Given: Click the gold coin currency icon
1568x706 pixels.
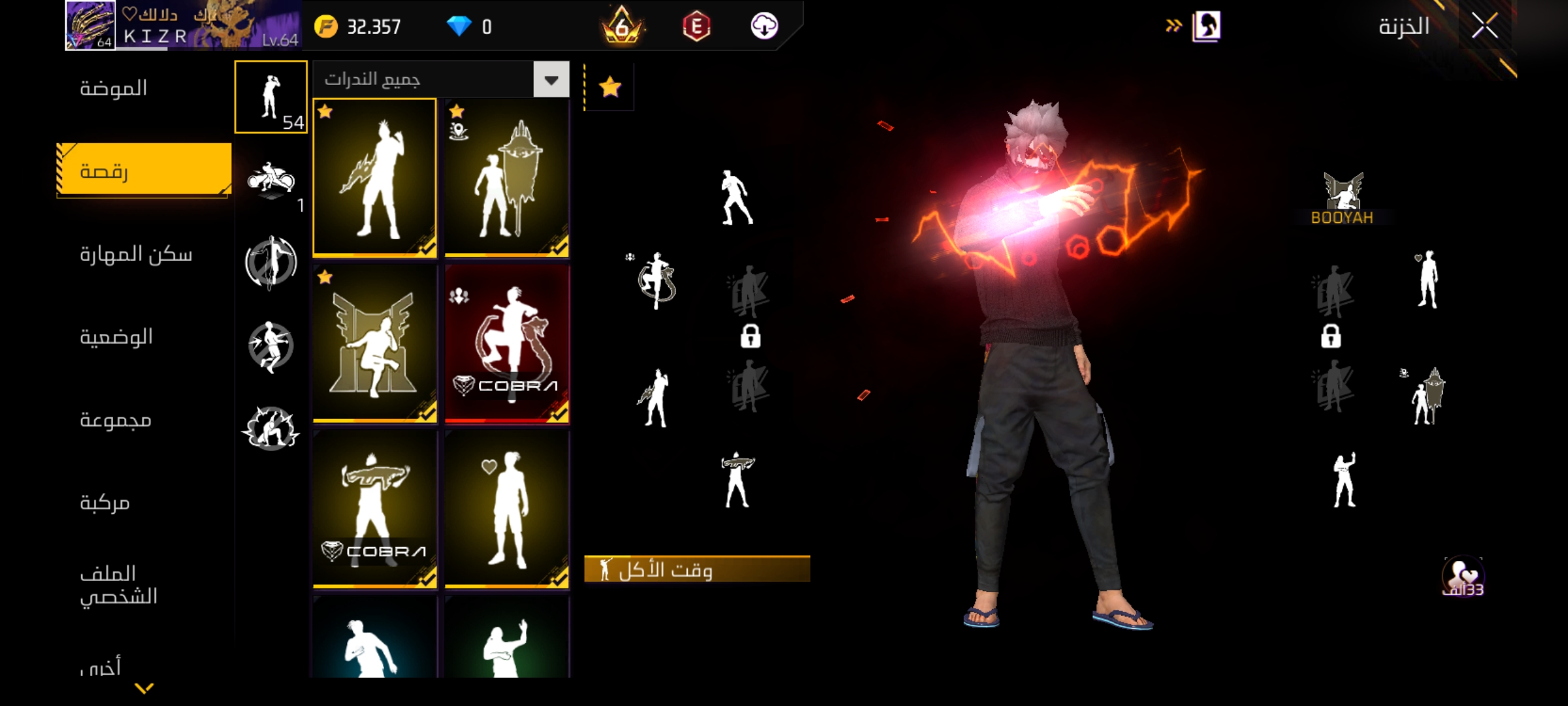Looking at the screenshot, I should 326,27.
